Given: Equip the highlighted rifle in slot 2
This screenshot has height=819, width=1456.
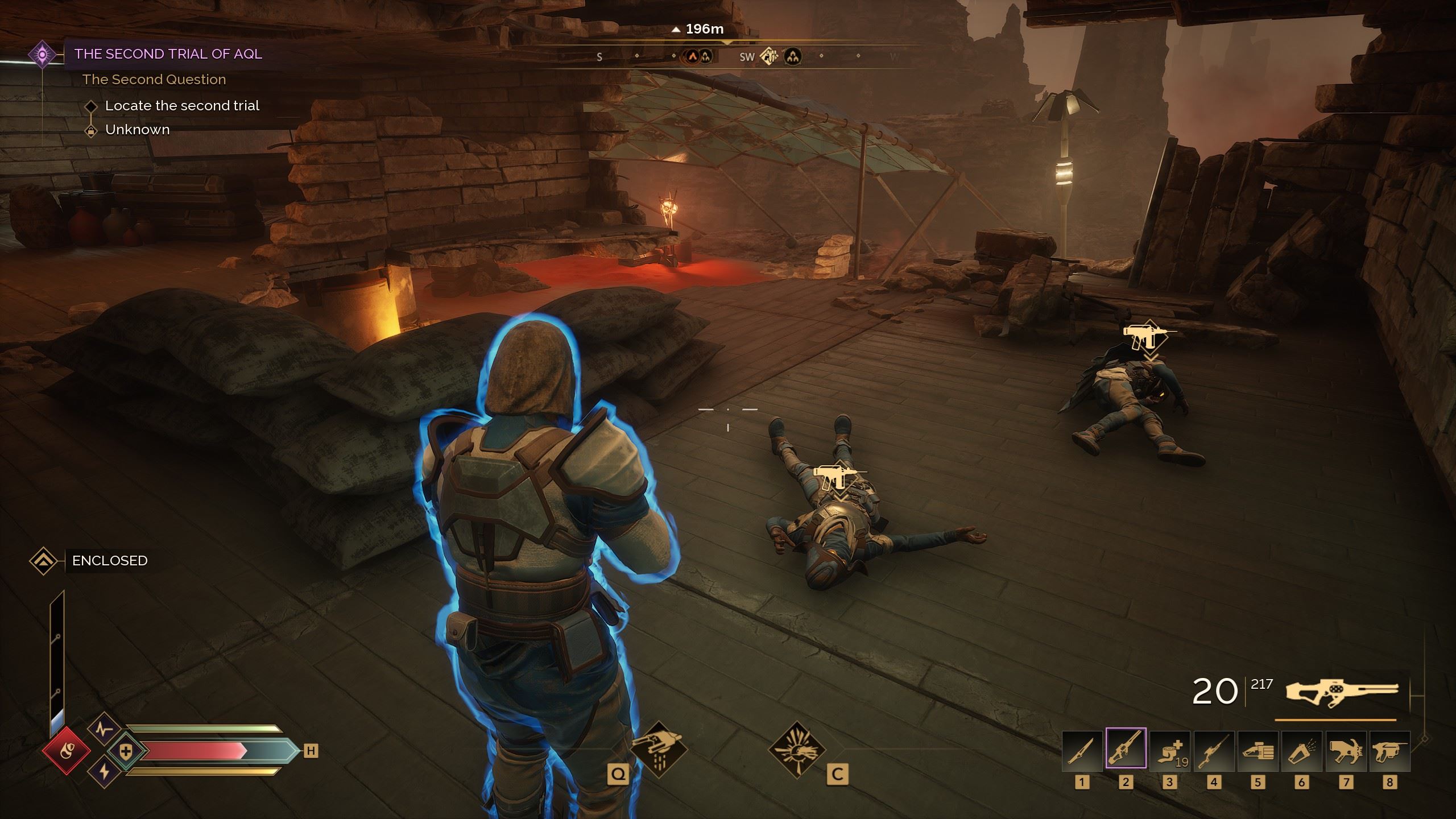Looking at the screenshot, I should (x=1126, y=748).
